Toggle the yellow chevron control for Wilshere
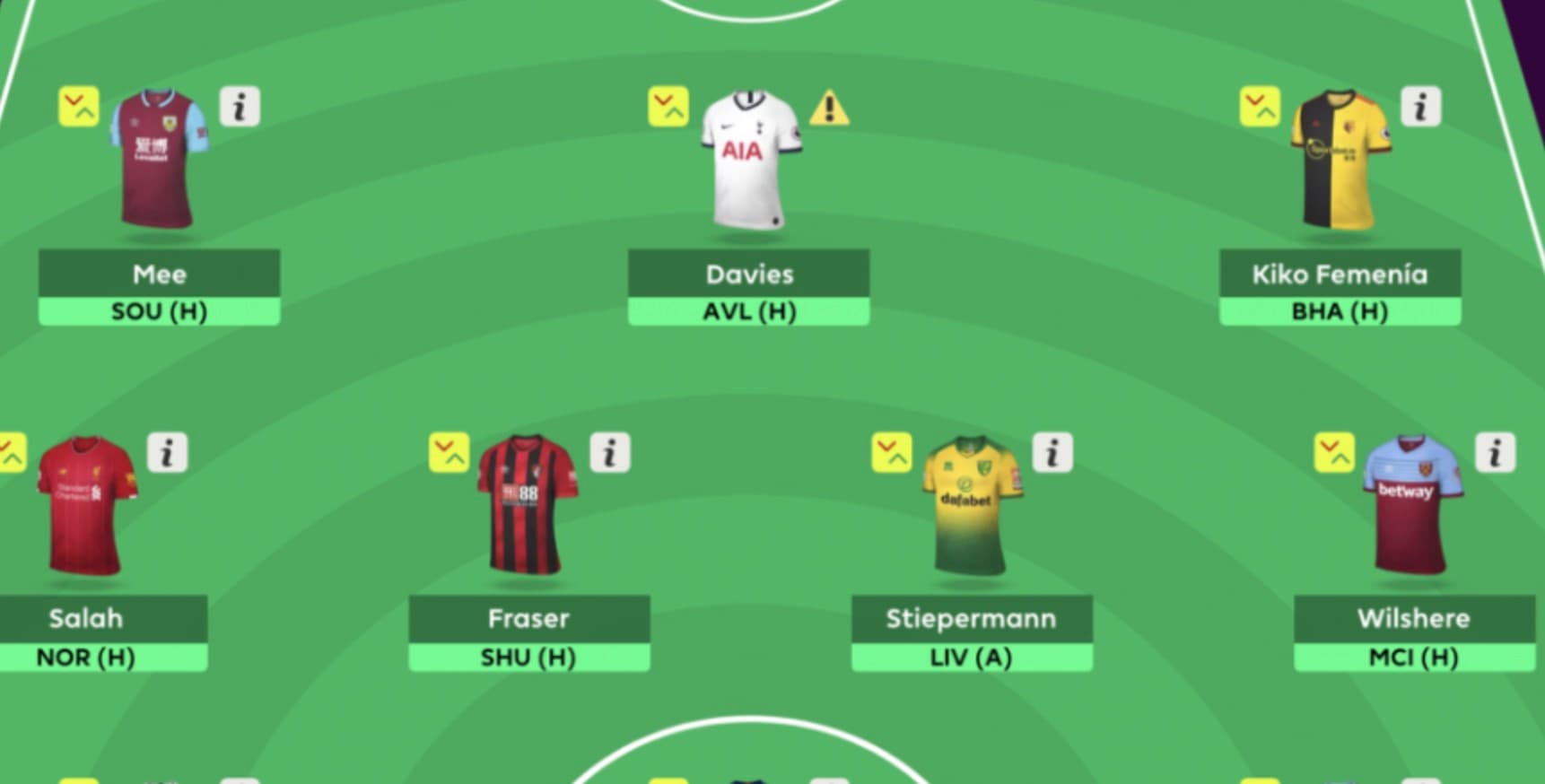This screenshot has width=1545, height=784. pos(1336,453)
